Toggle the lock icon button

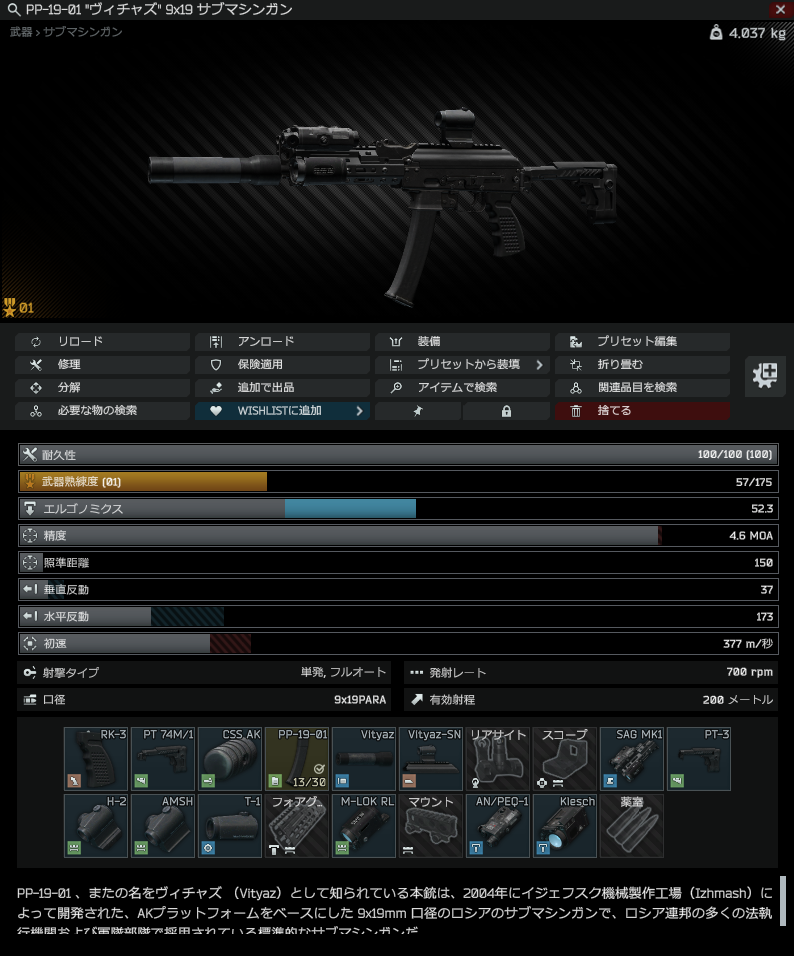click(506, 410)
